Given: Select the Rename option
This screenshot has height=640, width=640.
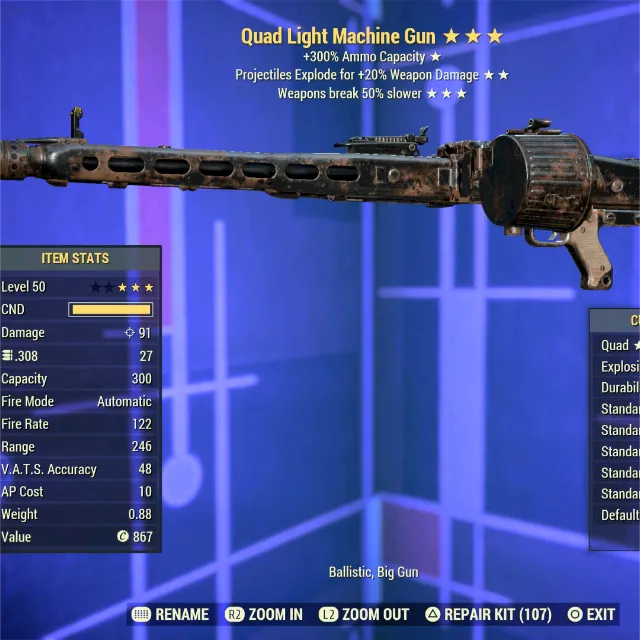Looking at the screenshot, I should pos(171,614).
